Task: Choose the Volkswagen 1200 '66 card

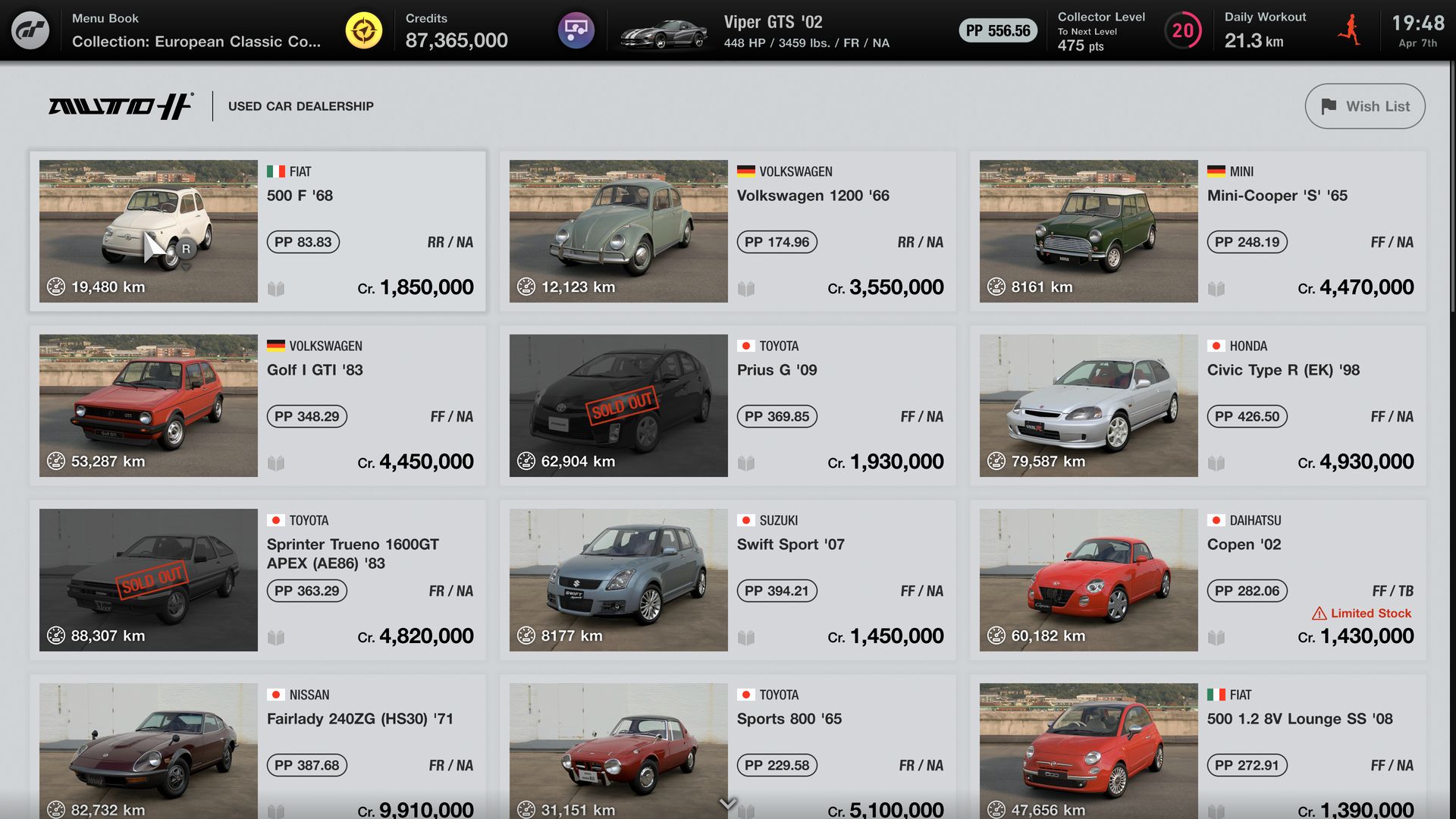Action: (728, 231)
